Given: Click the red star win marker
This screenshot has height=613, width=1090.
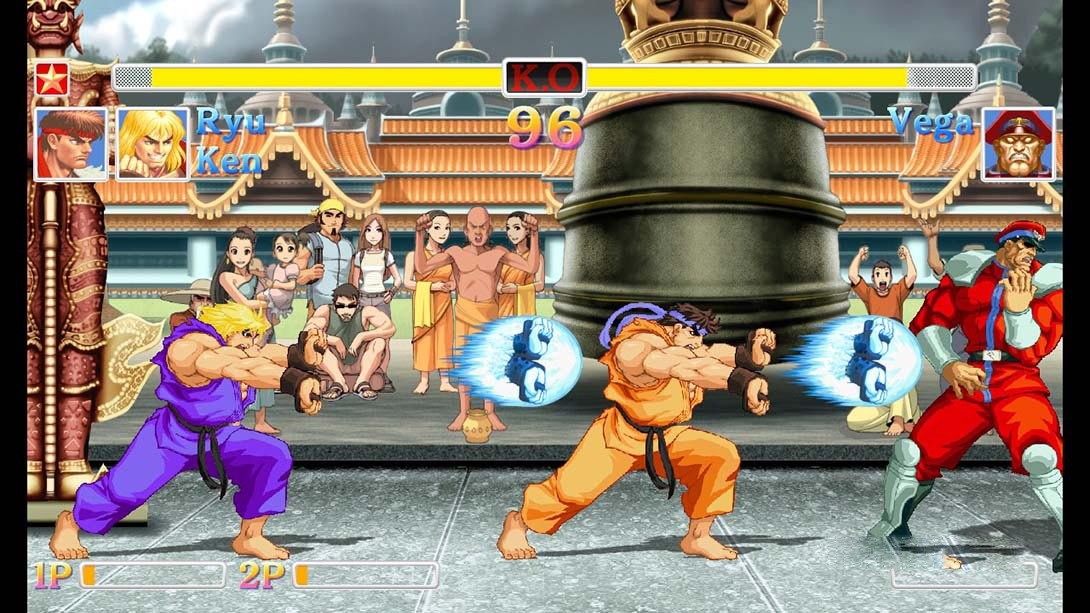Looking at the screenshot, I should [x=52, y=78].
